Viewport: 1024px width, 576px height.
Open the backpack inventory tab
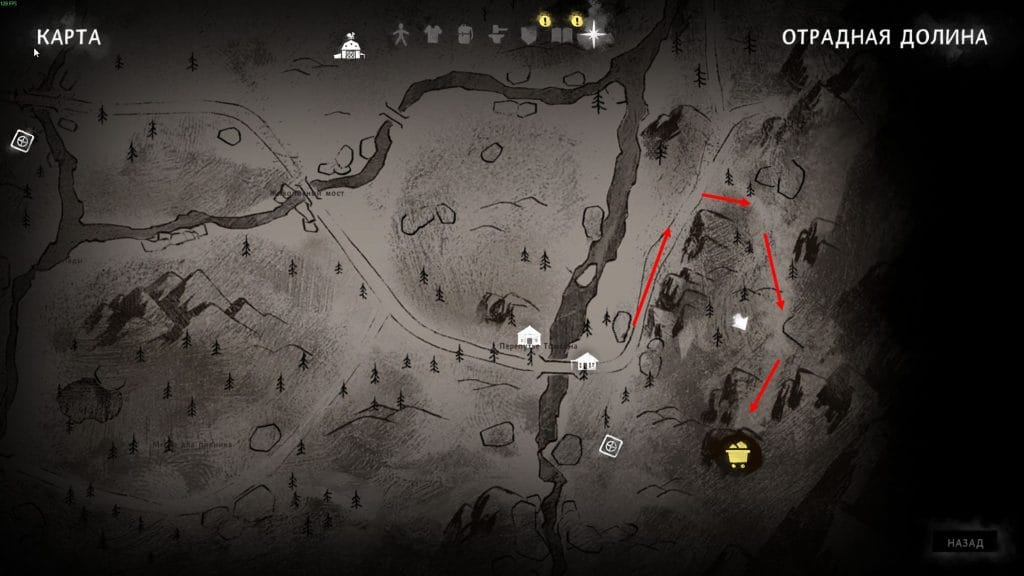(464, 34)
